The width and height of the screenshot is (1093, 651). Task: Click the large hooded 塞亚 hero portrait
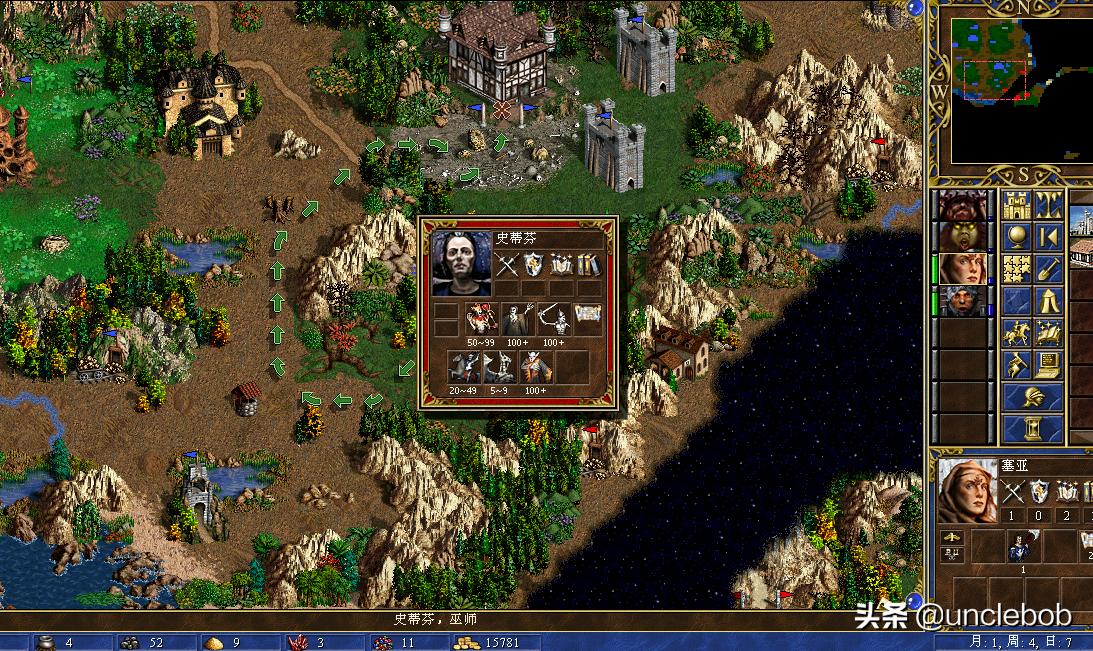[x=967, y=492]
